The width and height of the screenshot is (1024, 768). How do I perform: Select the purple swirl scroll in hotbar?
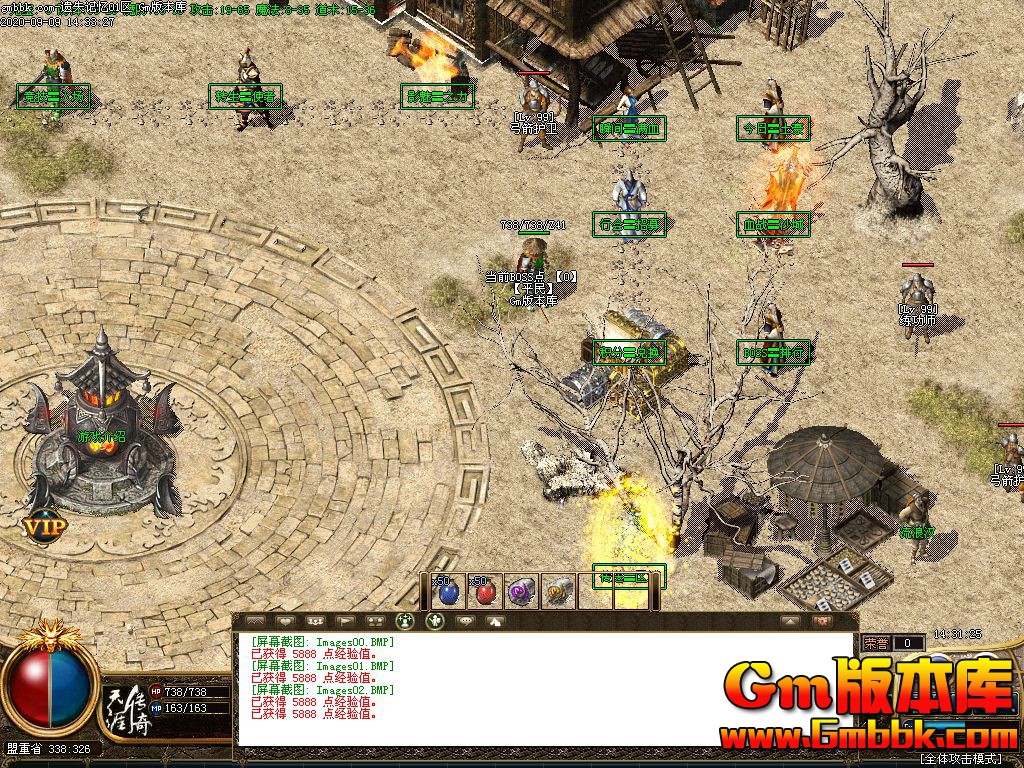(x=521, y=592)
